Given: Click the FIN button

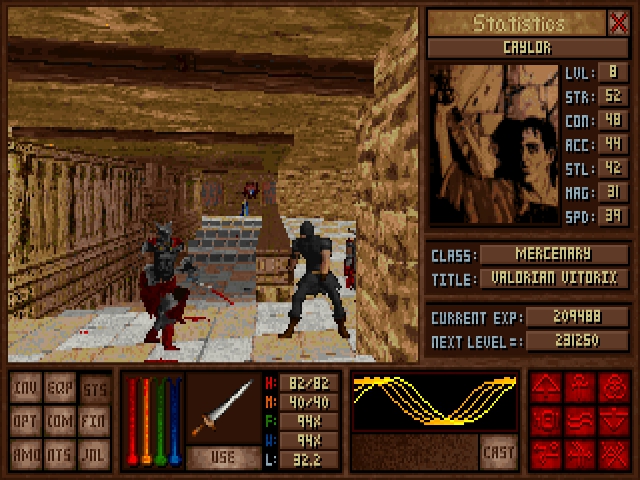Looking at the screenshot, I should 94,421.
